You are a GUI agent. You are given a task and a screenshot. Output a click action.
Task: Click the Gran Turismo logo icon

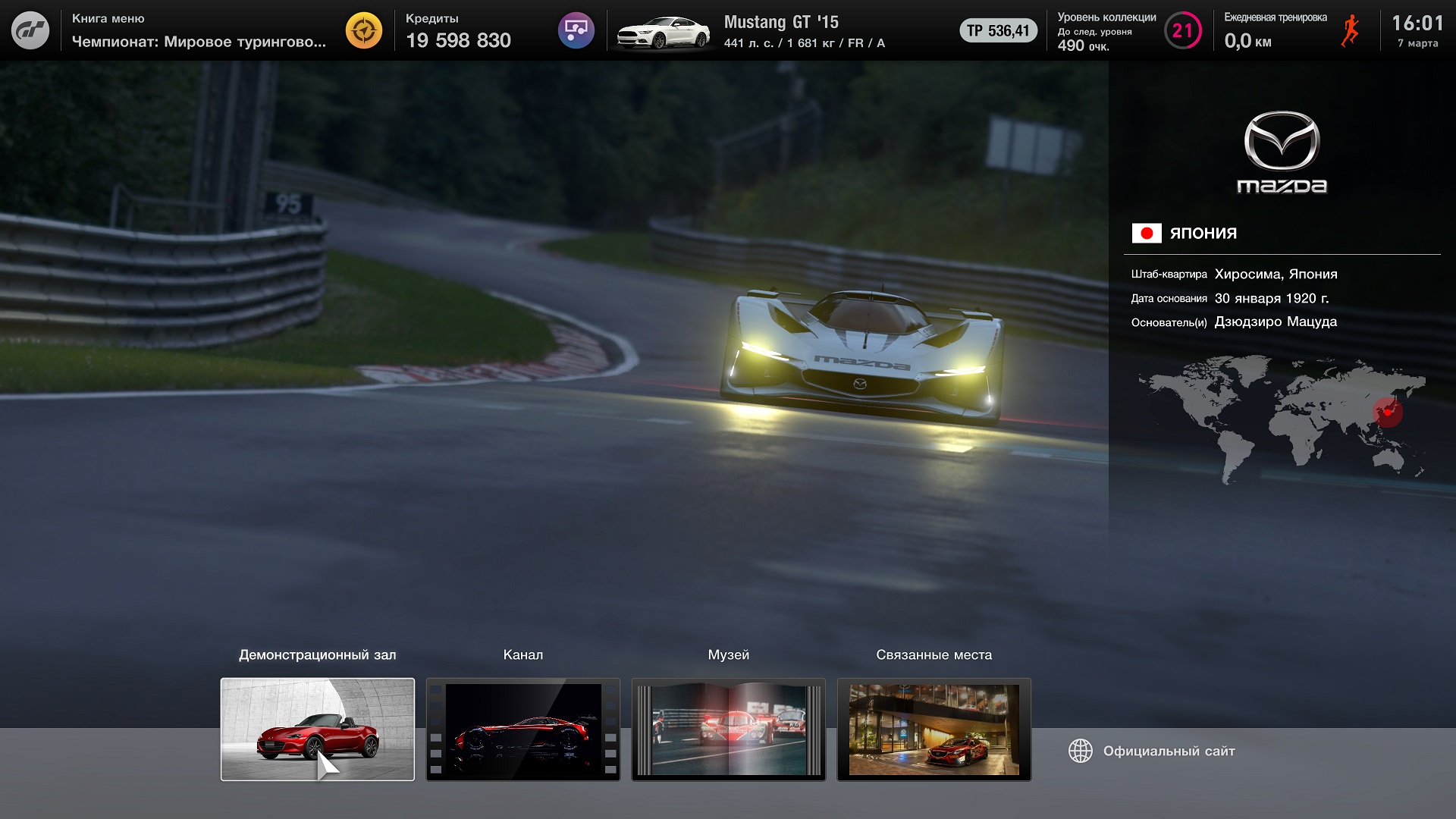(x=30, y=30)
